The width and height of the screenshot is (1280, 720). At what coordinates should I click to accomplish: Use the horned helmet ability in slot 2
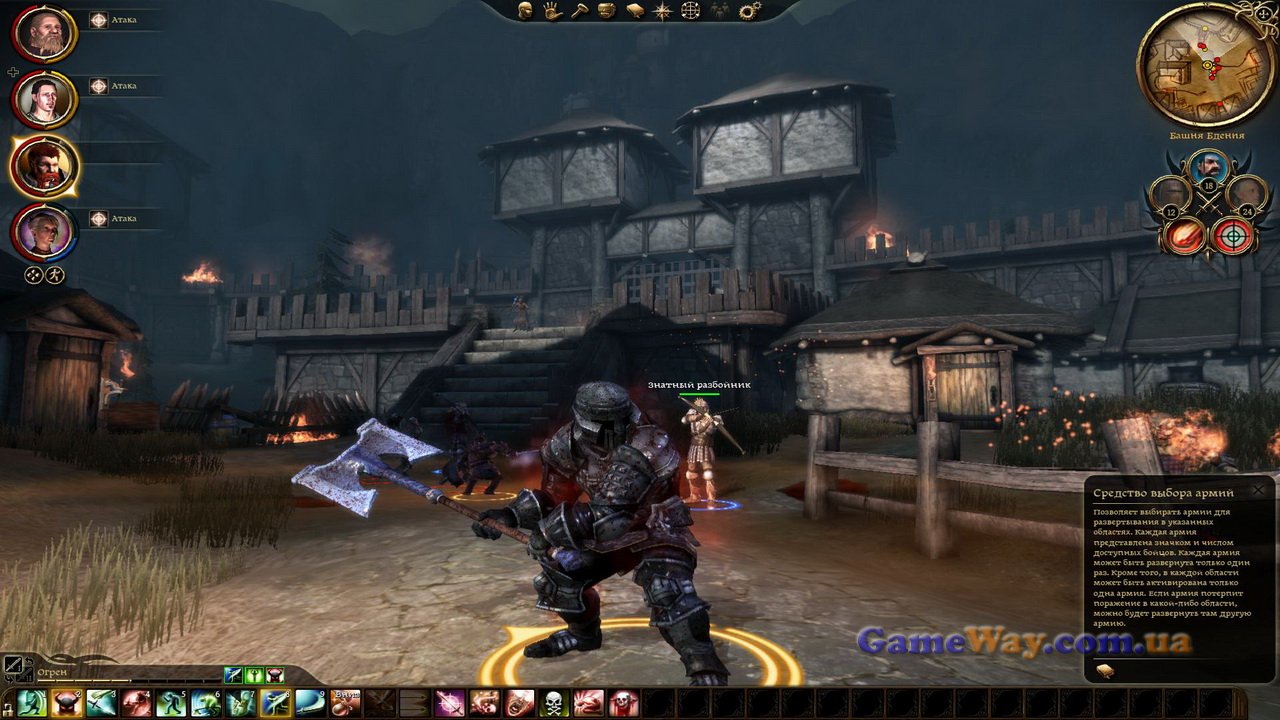[66, 702]
